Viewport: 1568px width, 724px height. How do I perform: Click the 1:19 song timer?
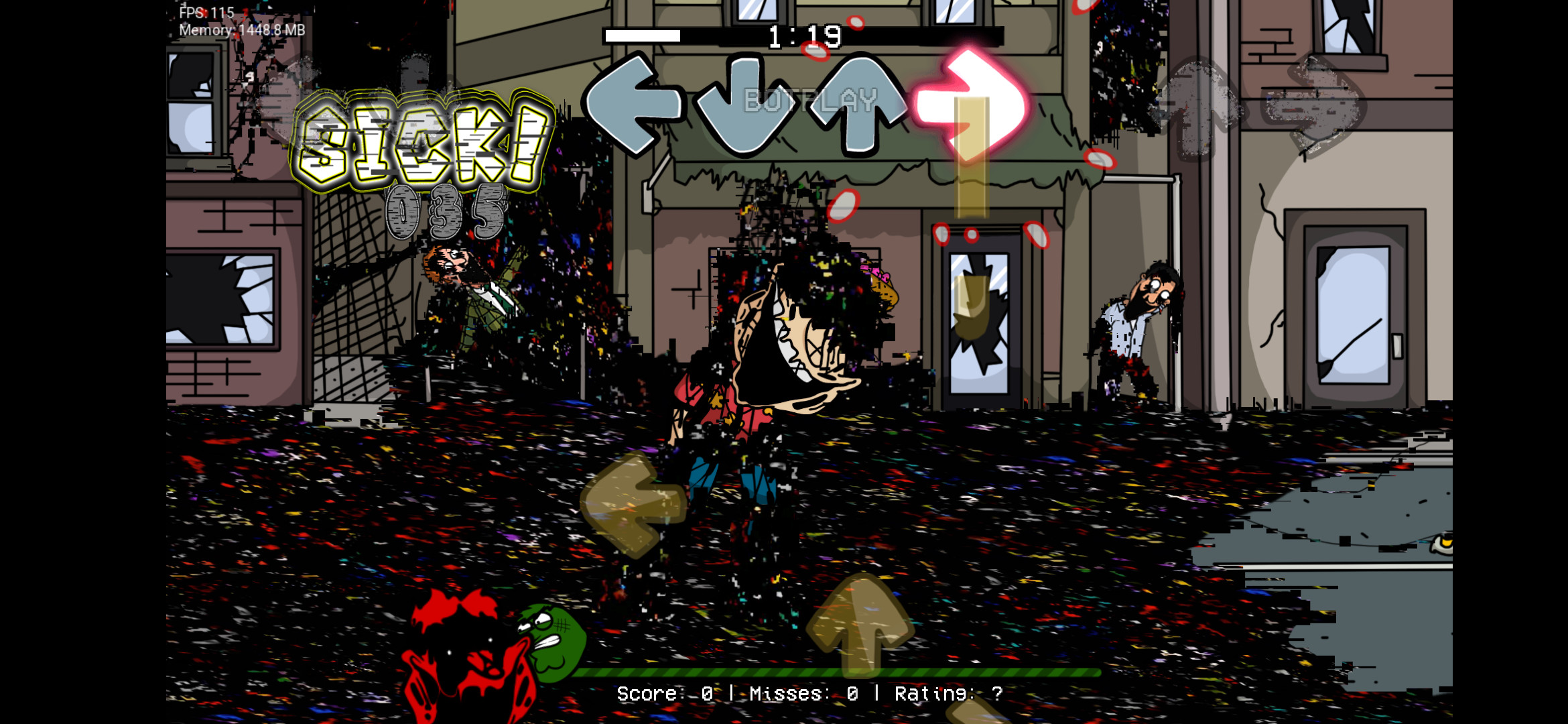804,35
